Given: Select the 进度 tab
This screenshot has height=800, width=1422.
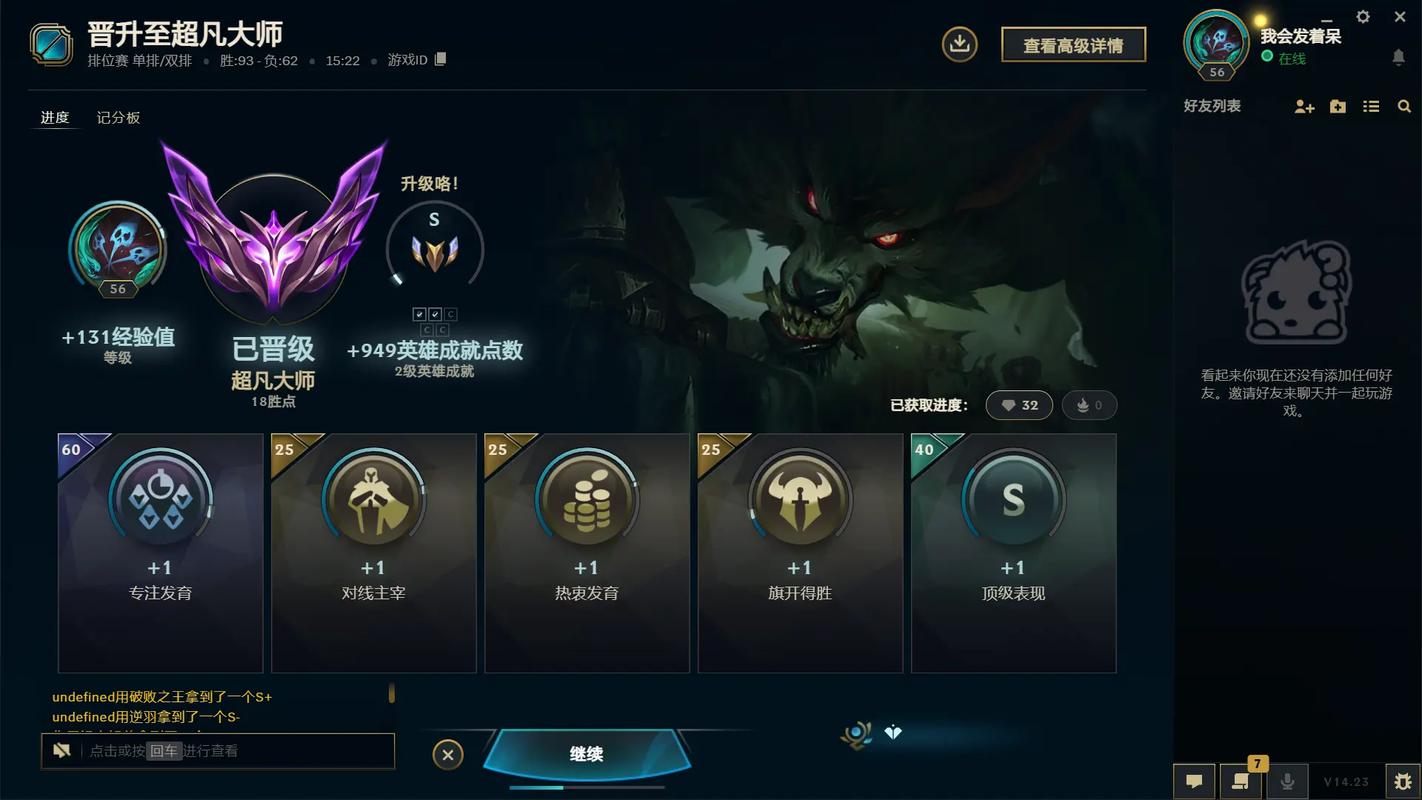Looking at the screenshot, I should point(54,117).
